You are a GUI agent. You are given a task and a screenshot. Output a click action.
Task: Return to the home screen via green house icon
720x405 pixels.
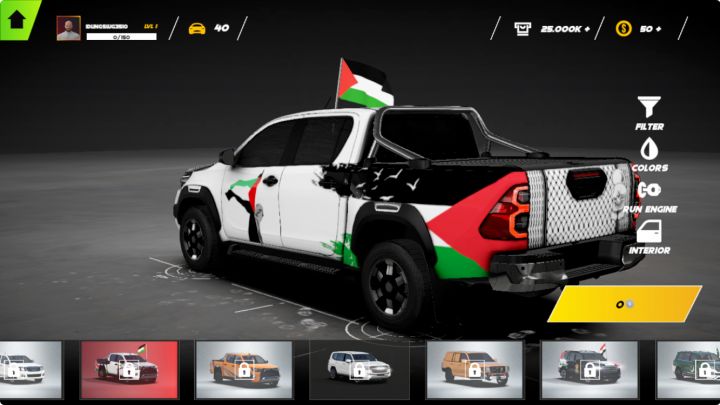pyautogui.click(x=16, y=18)
